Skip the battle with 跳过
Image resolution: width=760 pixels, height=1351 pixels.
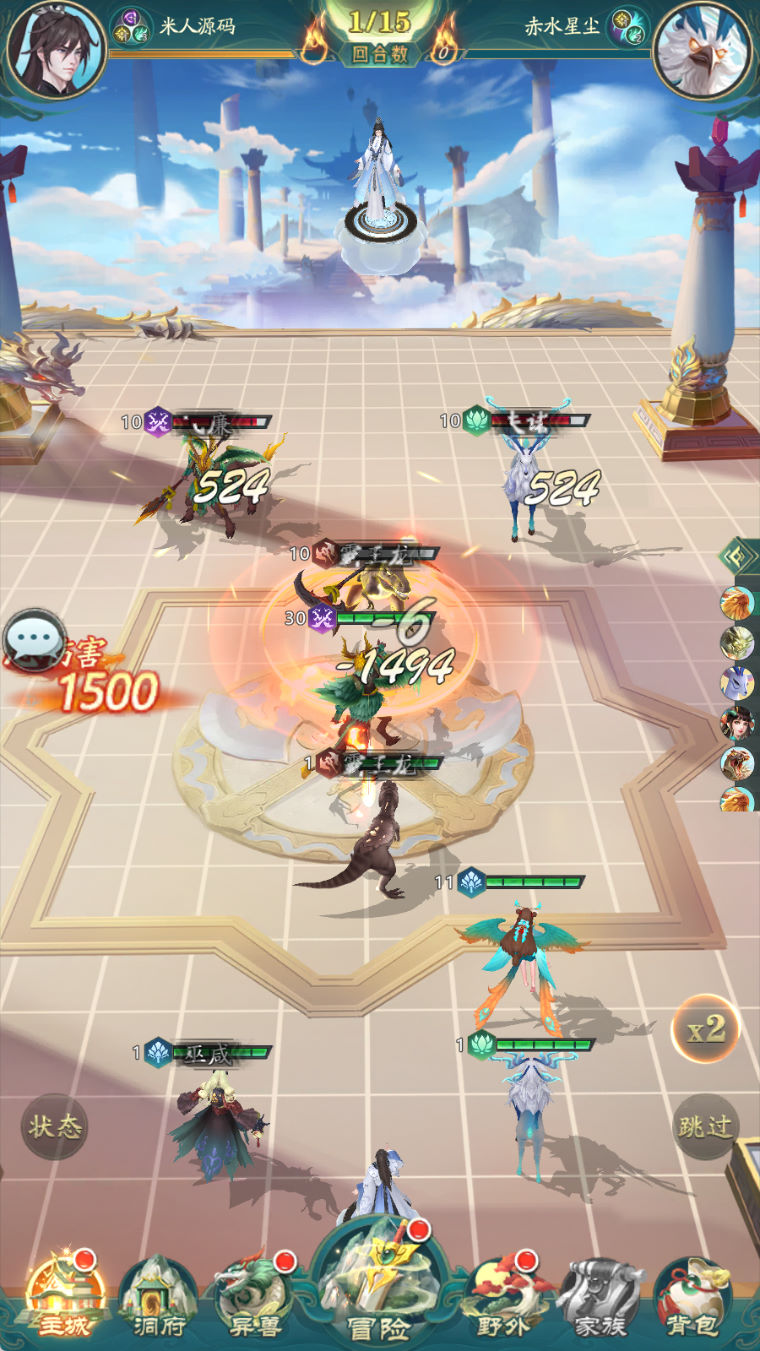705,1126
